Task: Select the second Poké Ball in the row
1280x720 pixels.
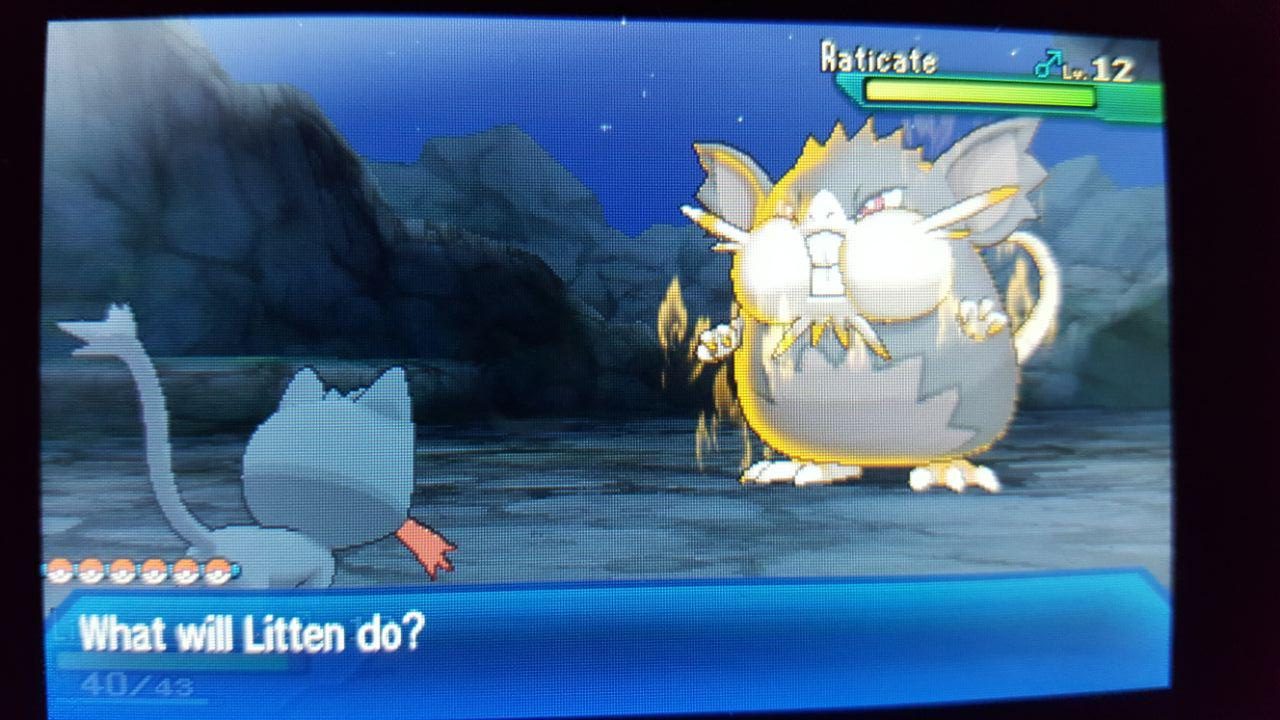Action: pos(90,572)
